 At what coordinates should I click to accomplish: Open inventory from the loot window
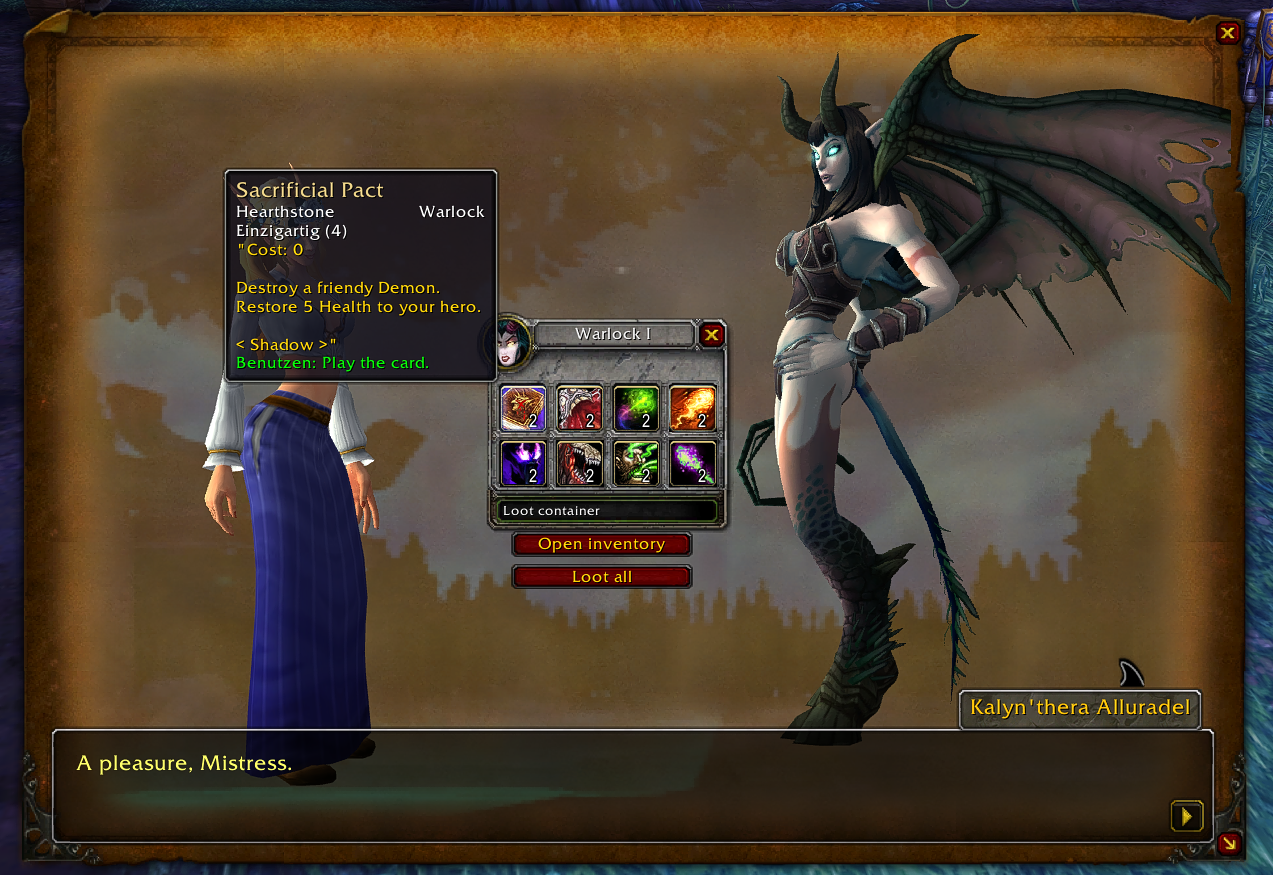(x=601, y=544)
